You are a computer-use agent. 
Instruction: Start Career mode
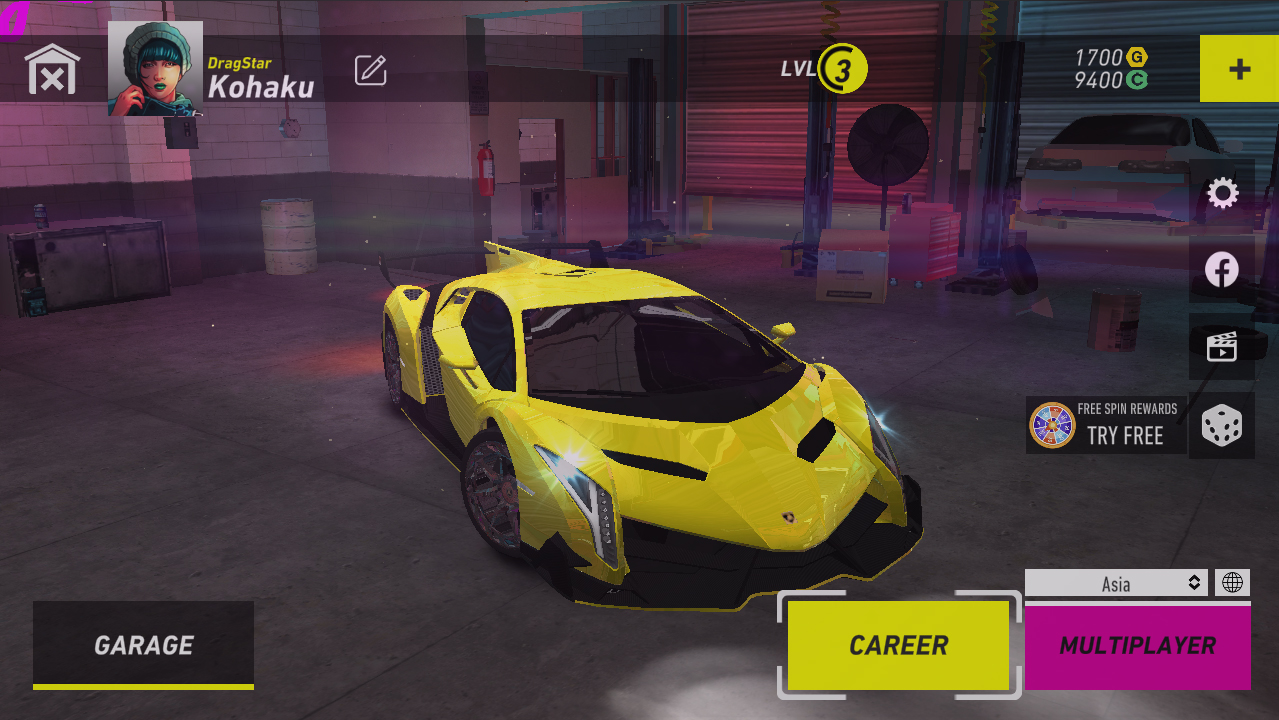(898, 645)
